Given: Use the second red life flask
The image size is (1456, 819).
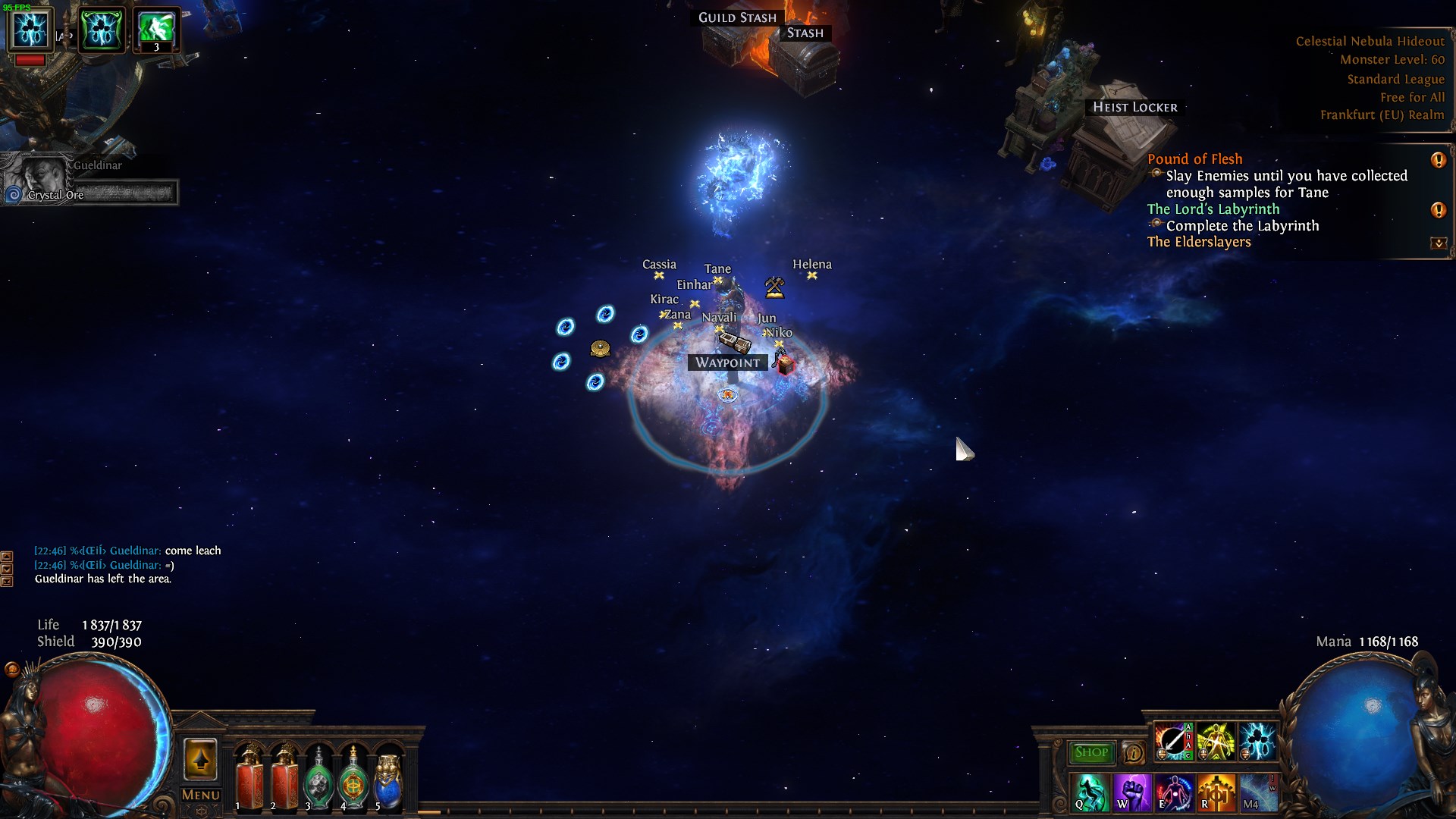Looking at the screenshot, I should [x=284, y=779].
